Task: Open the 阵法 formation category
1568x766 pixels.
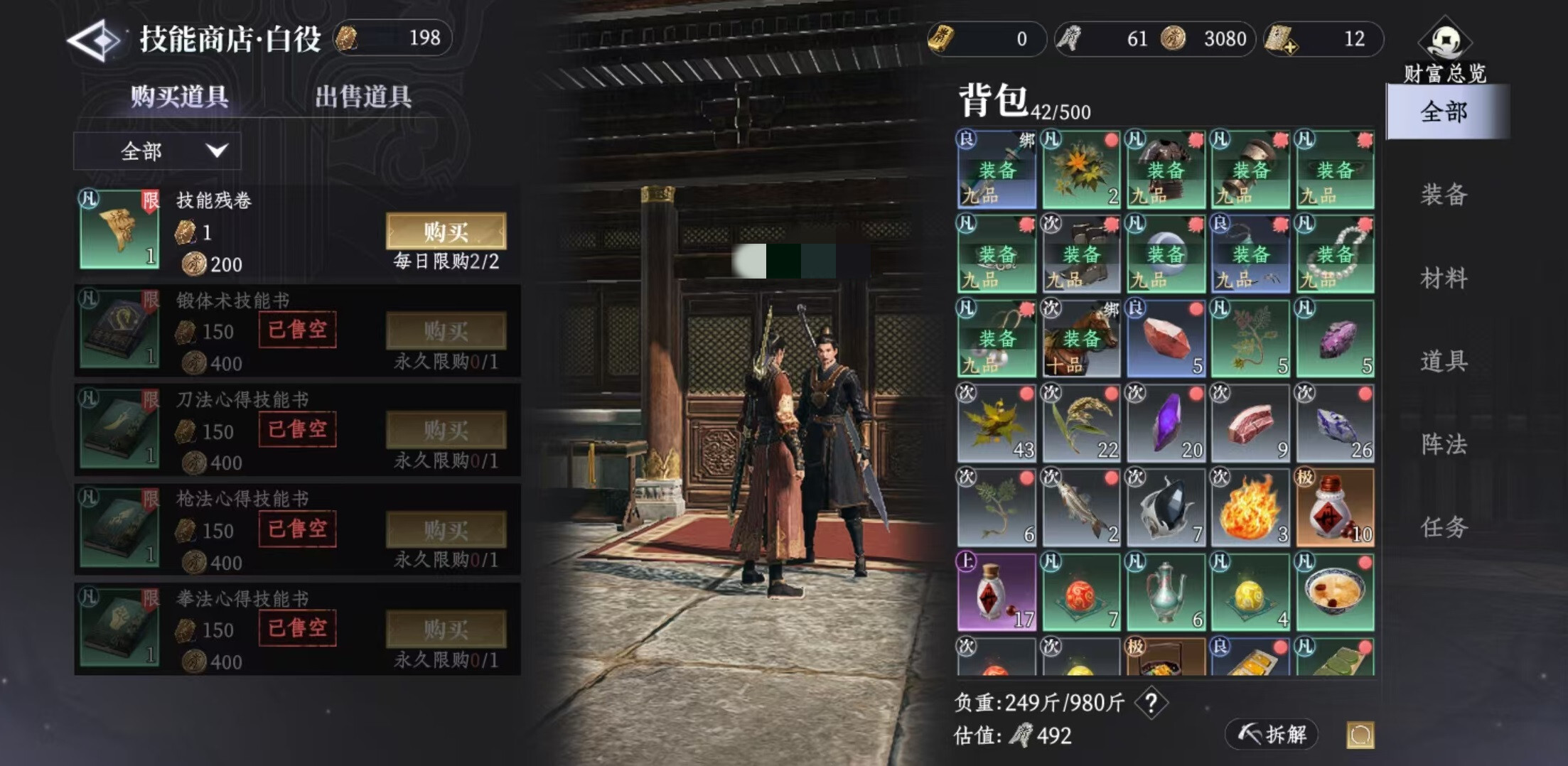Action: point(1444,444)
